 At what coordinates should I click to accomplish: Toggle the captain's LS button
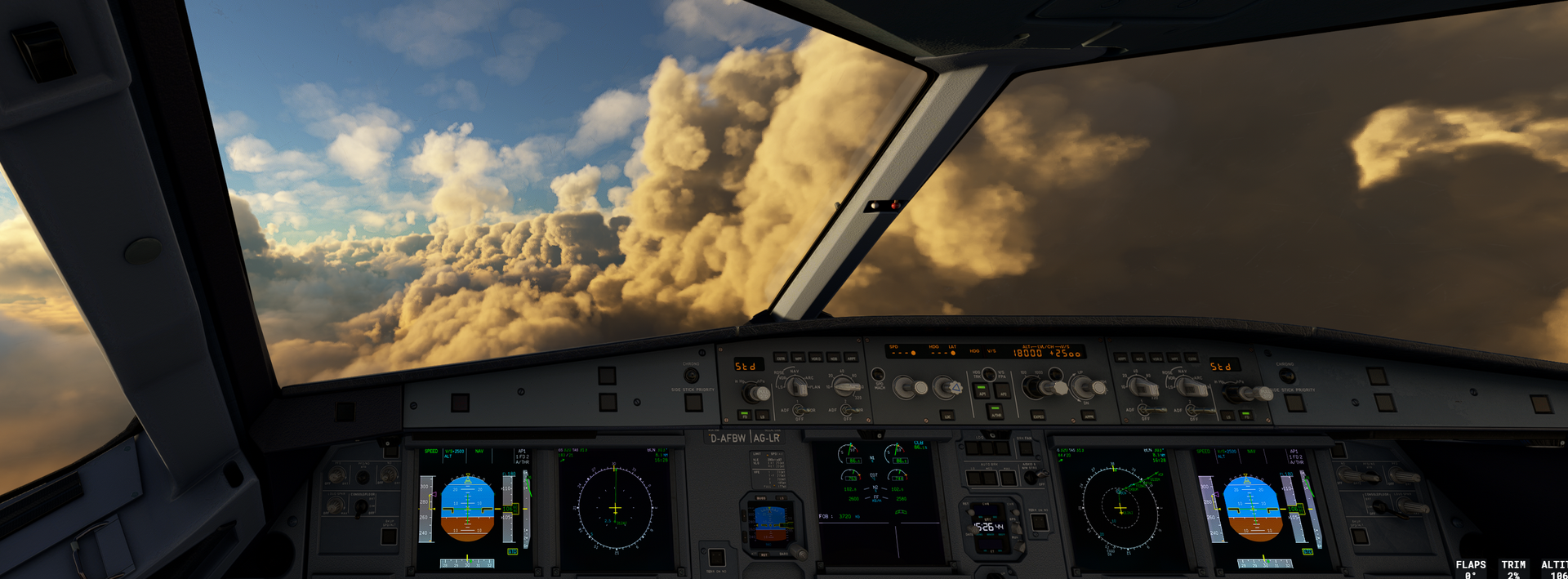click(x=761, y=416)
